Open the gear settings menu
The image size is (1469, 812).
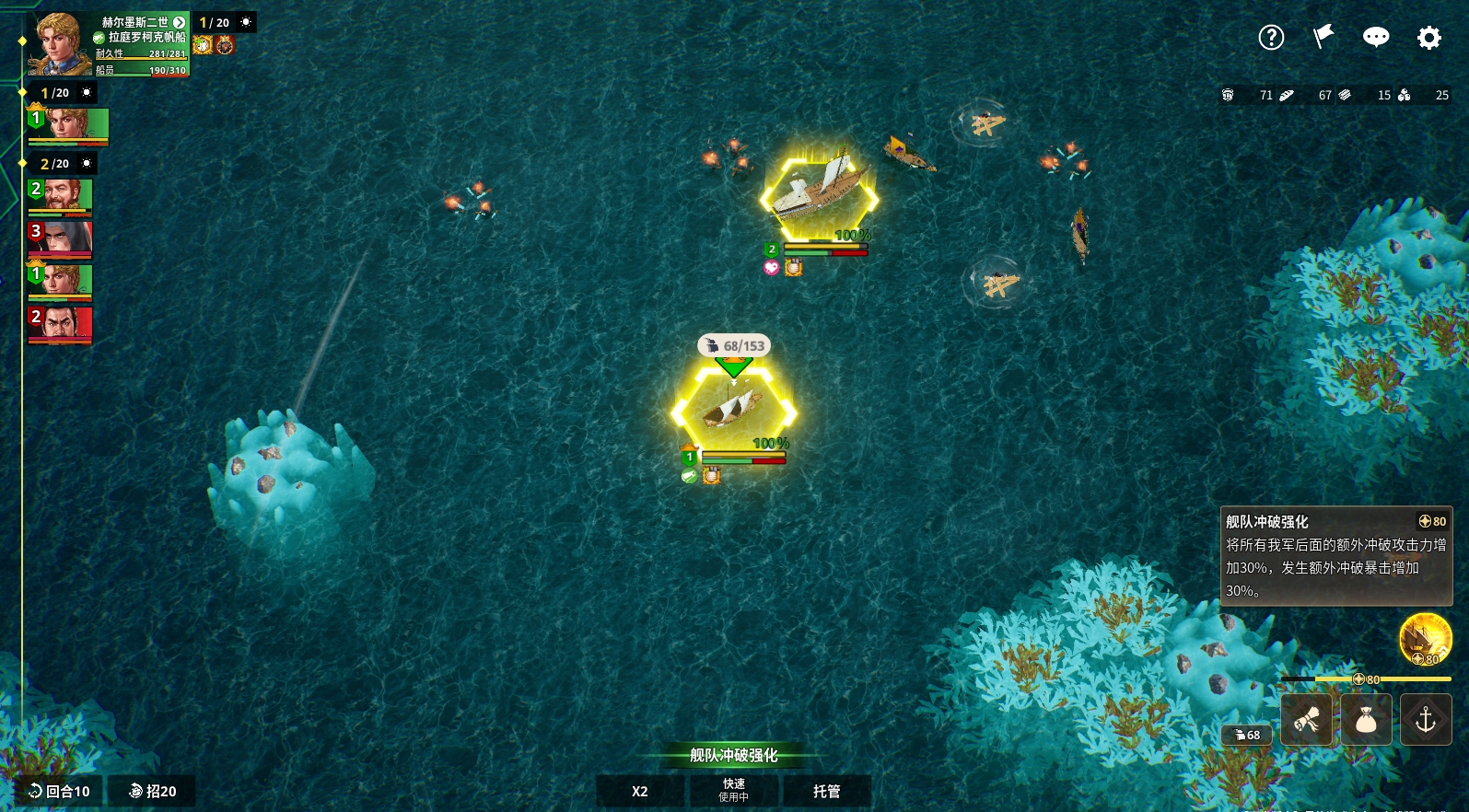point(1428,38)
